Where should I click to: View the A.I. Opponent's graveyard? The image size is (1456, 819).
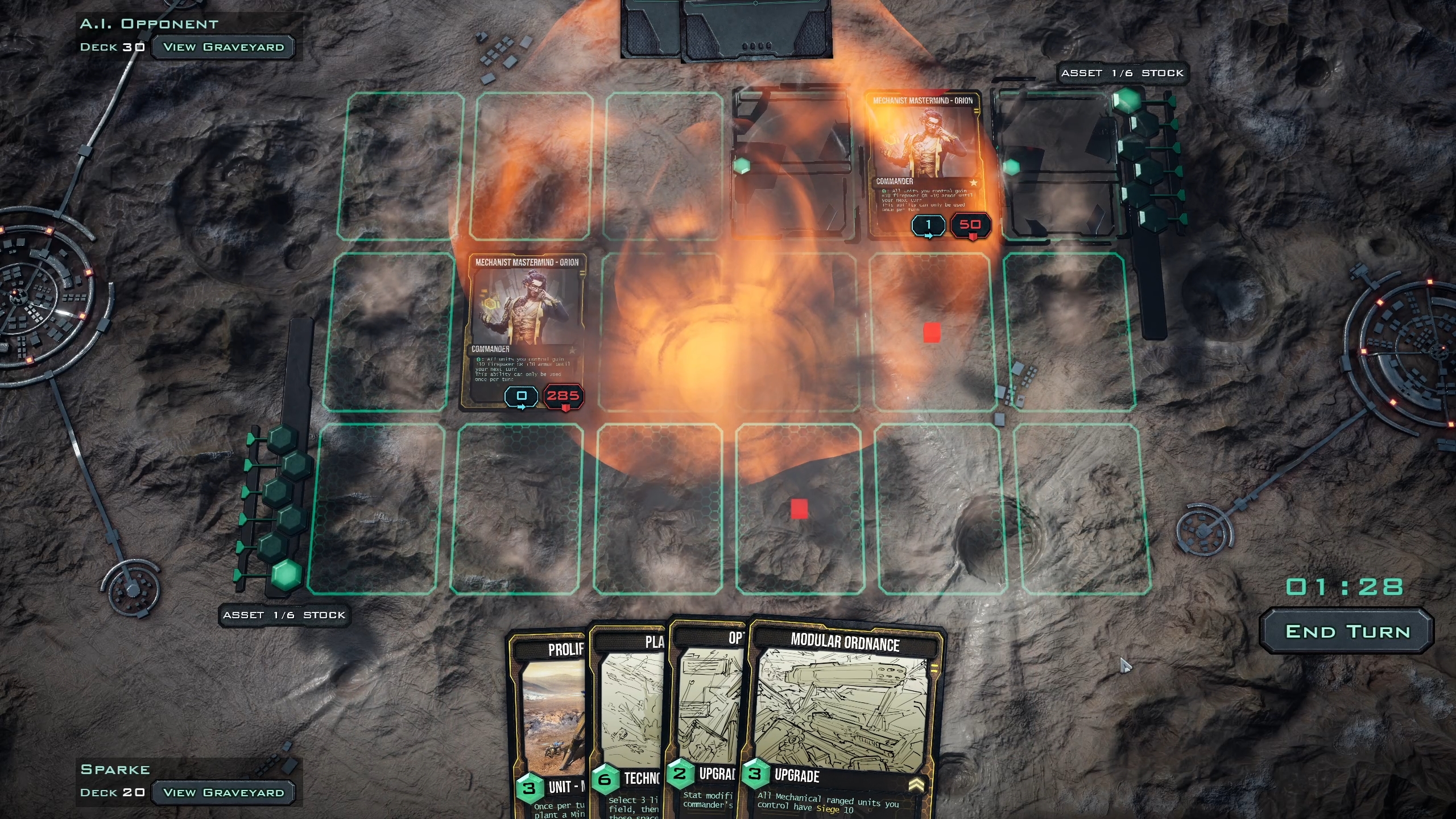[x=223, y=47]
